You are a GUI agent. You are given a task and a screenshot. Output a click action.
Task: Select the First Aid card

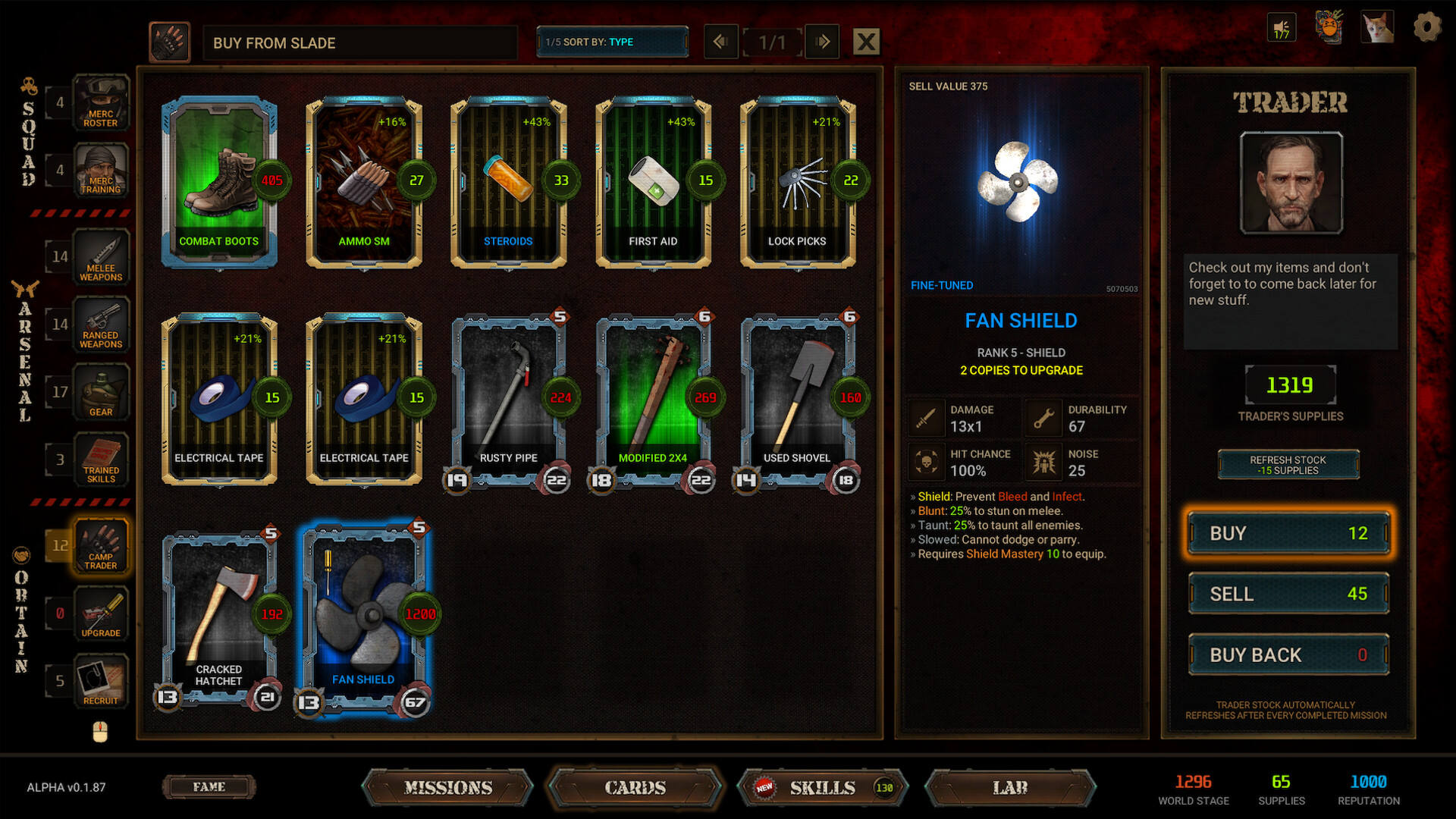coord(653,182)
